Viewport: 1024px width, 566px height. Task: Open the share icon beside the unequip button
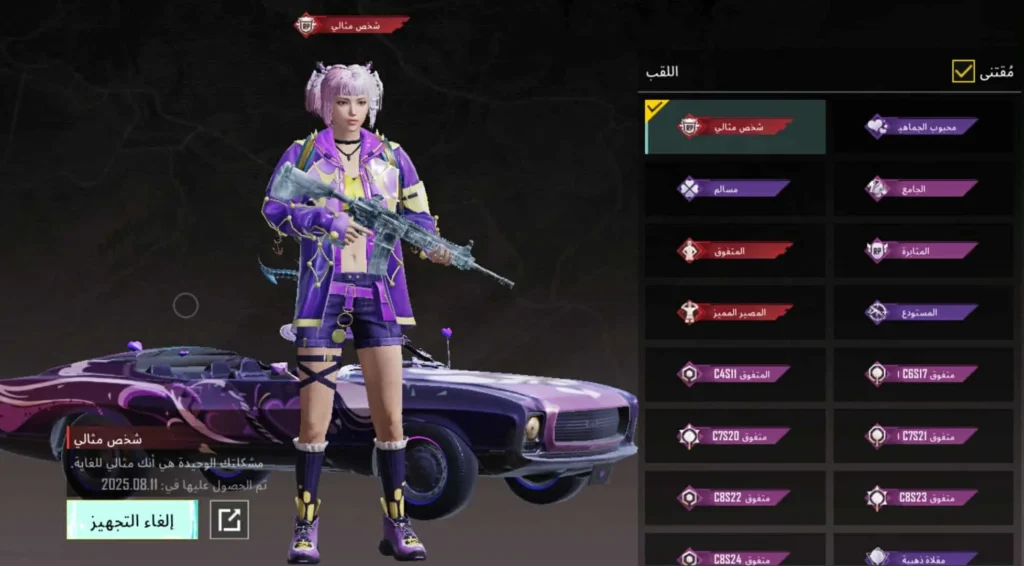pos(229,520)
